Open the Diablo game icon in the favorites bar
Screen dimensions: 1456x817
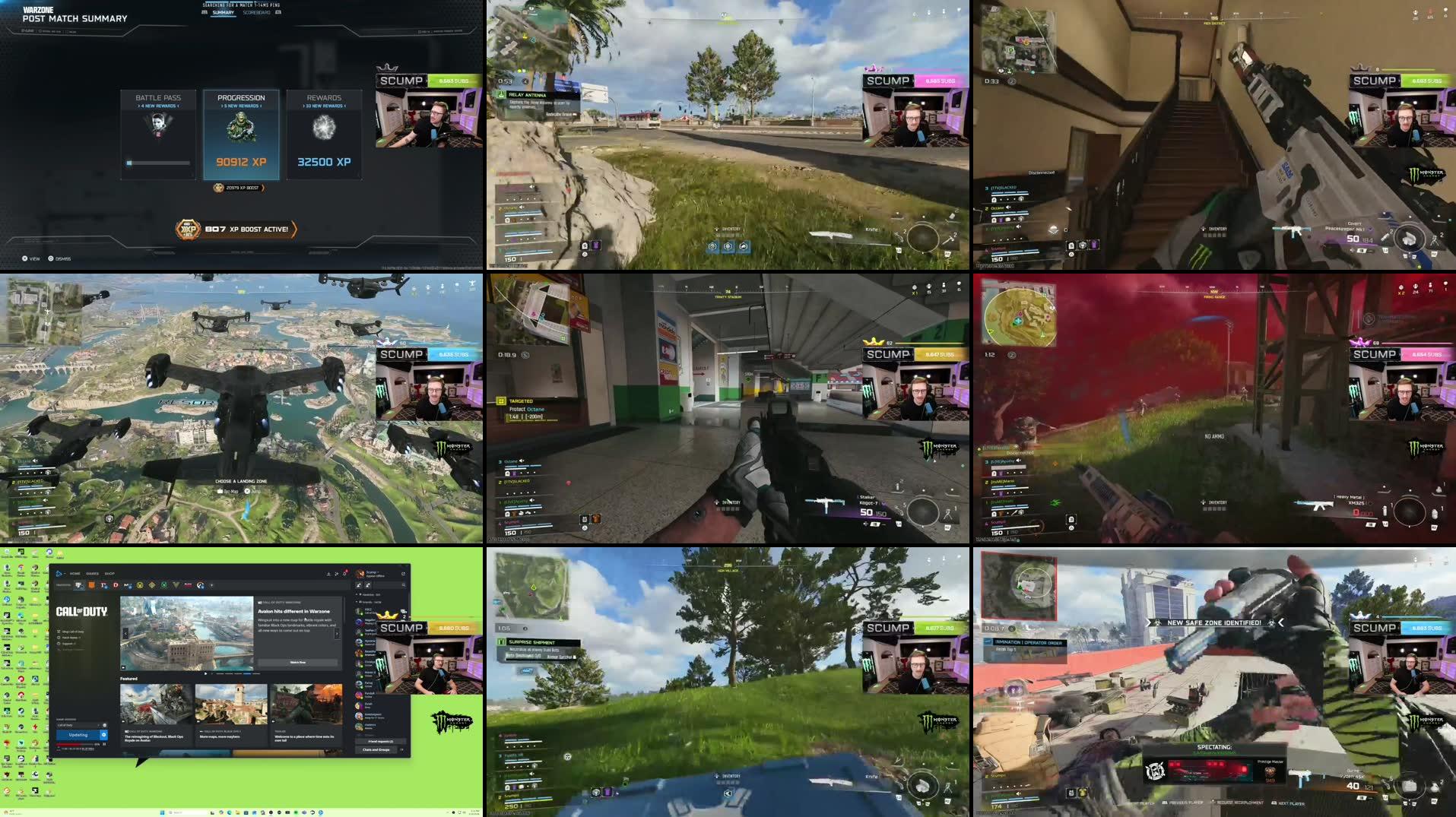click(116, 585)
